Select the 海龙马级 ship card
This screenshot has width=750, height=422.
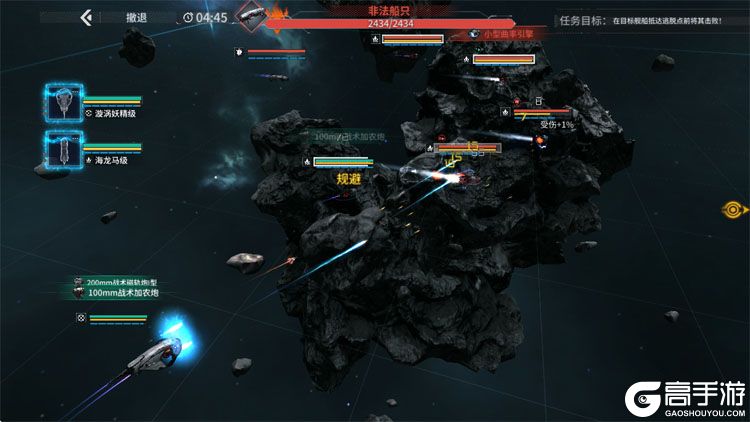64,148
